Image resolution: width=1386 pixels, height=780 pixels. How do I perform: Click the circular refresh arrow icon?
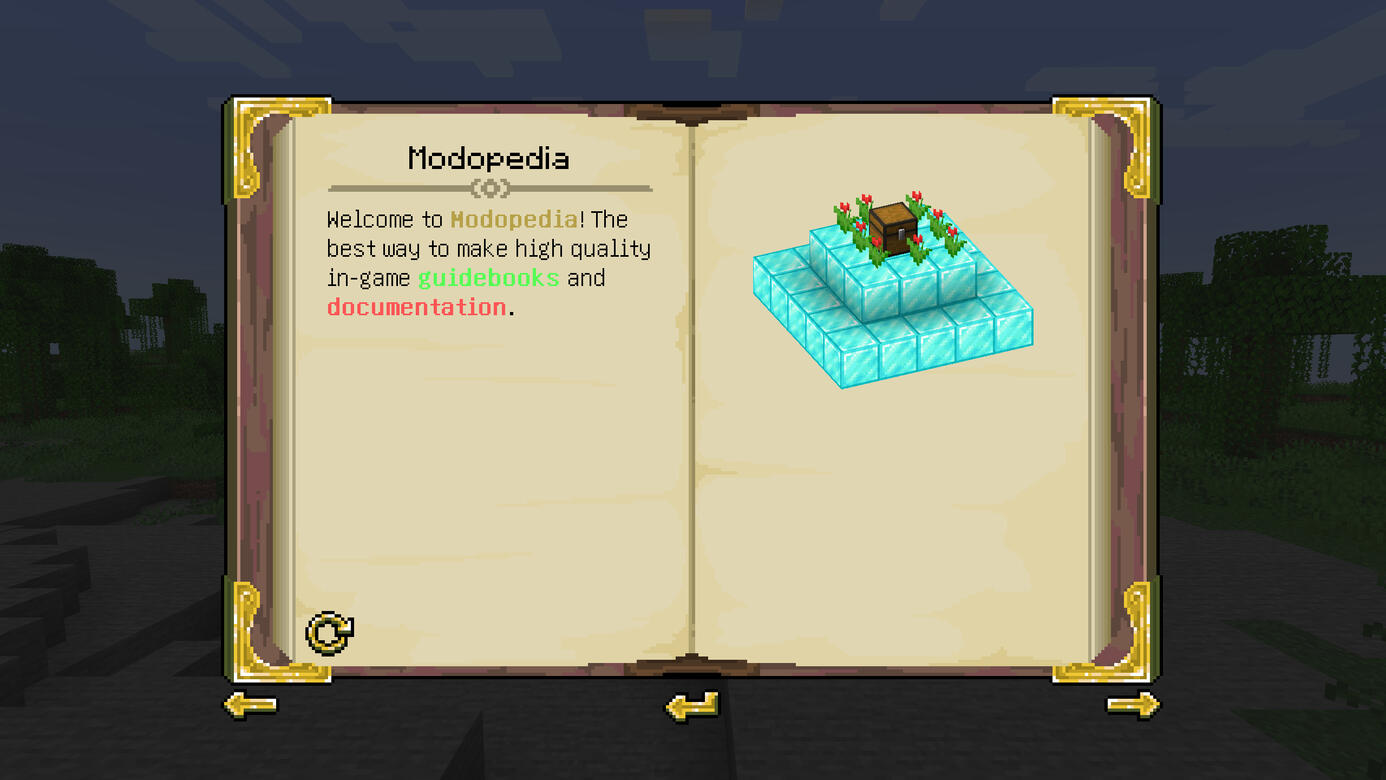click(x=329, y=633)
